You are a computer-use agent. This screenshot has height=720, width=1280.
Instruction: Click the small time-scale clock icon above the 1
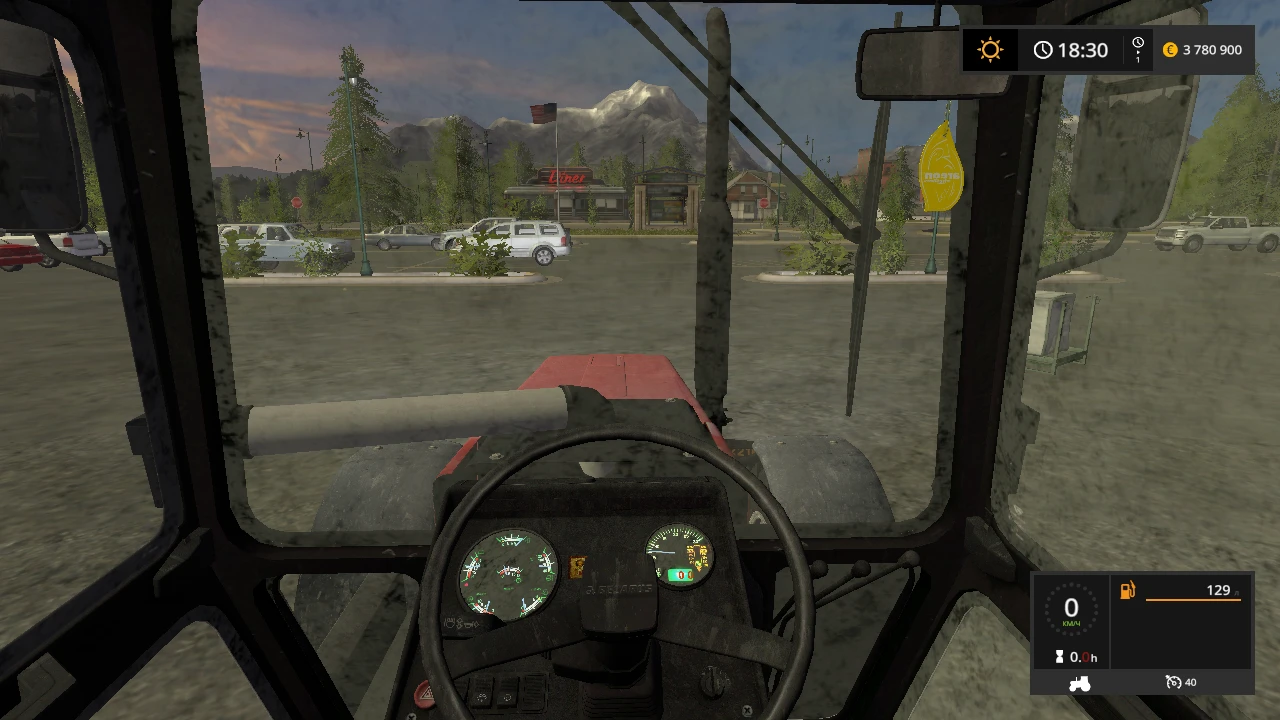1136,43
